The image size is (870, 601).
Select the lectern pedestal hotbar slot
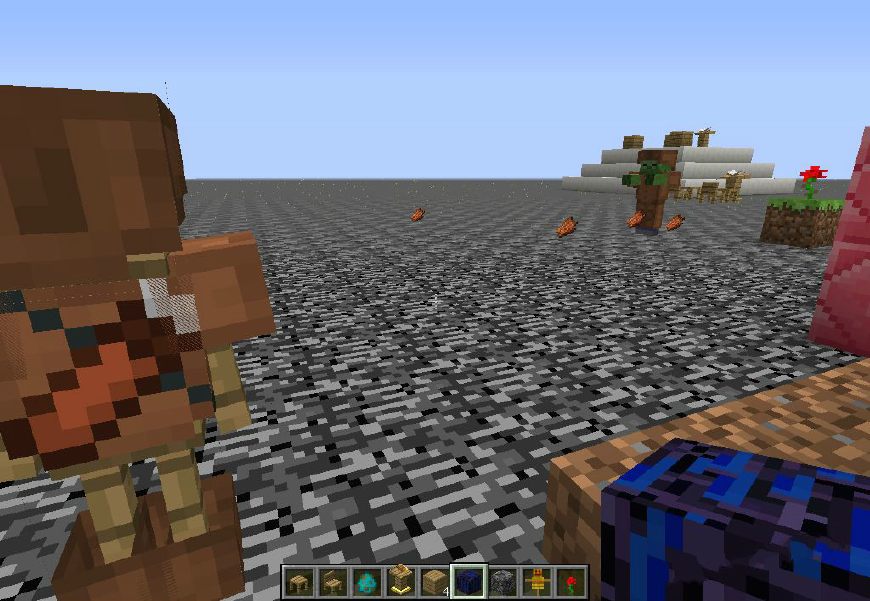pyautogui.click(x=400, y=582)
